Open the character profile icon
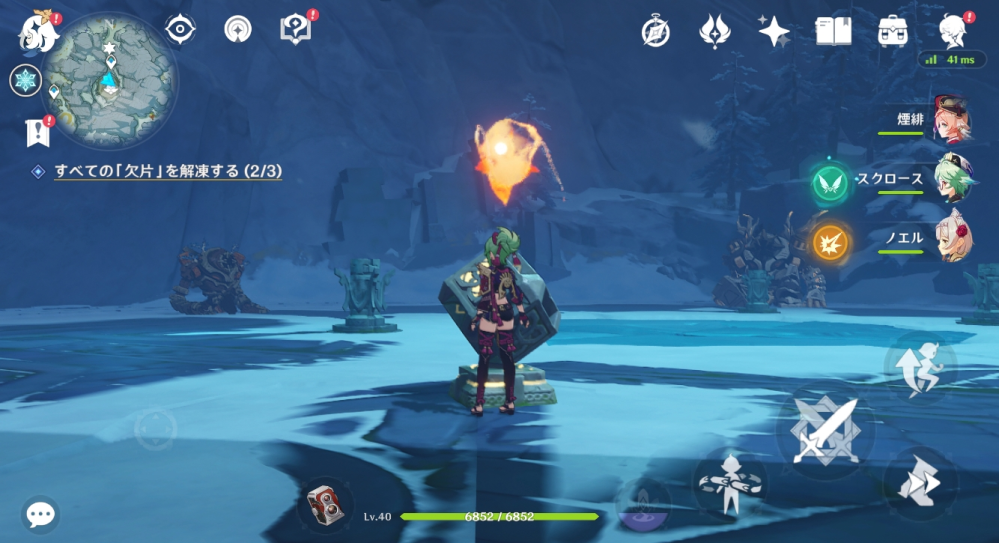 pyautogui.click(x=953, y=31)
